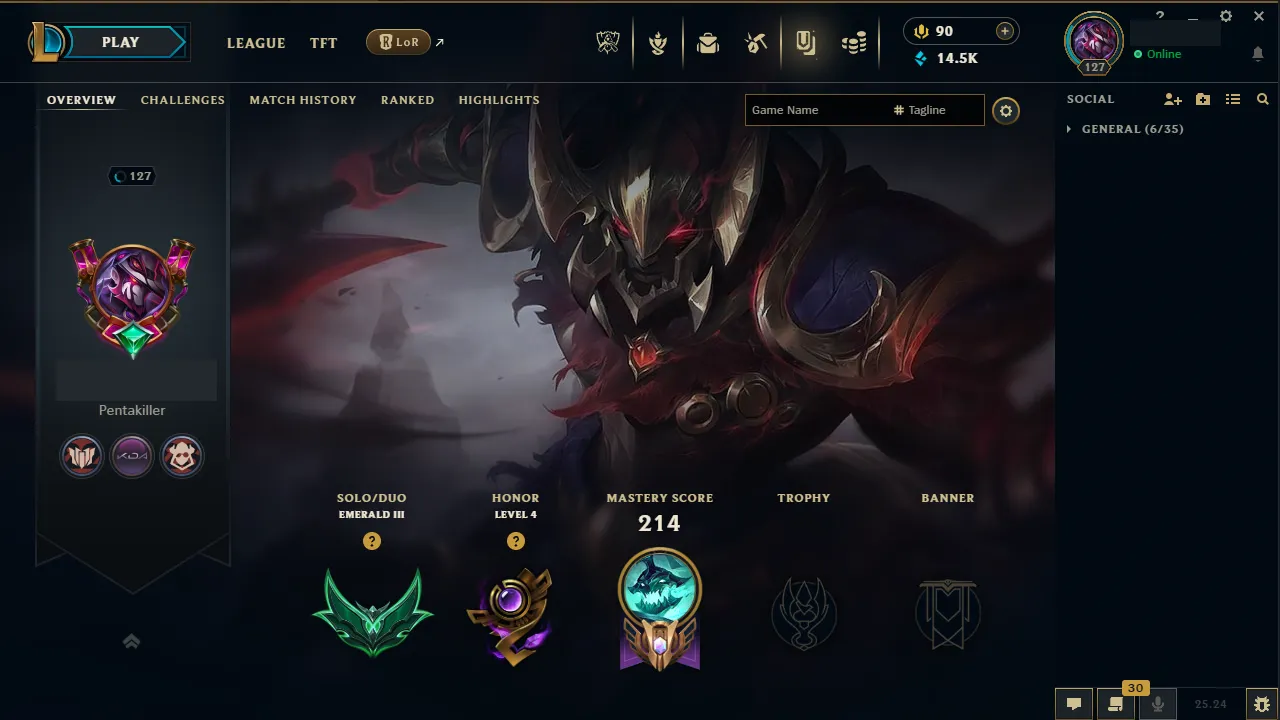
Task: Toggle the chat bubble panel
Action: 1073,704
